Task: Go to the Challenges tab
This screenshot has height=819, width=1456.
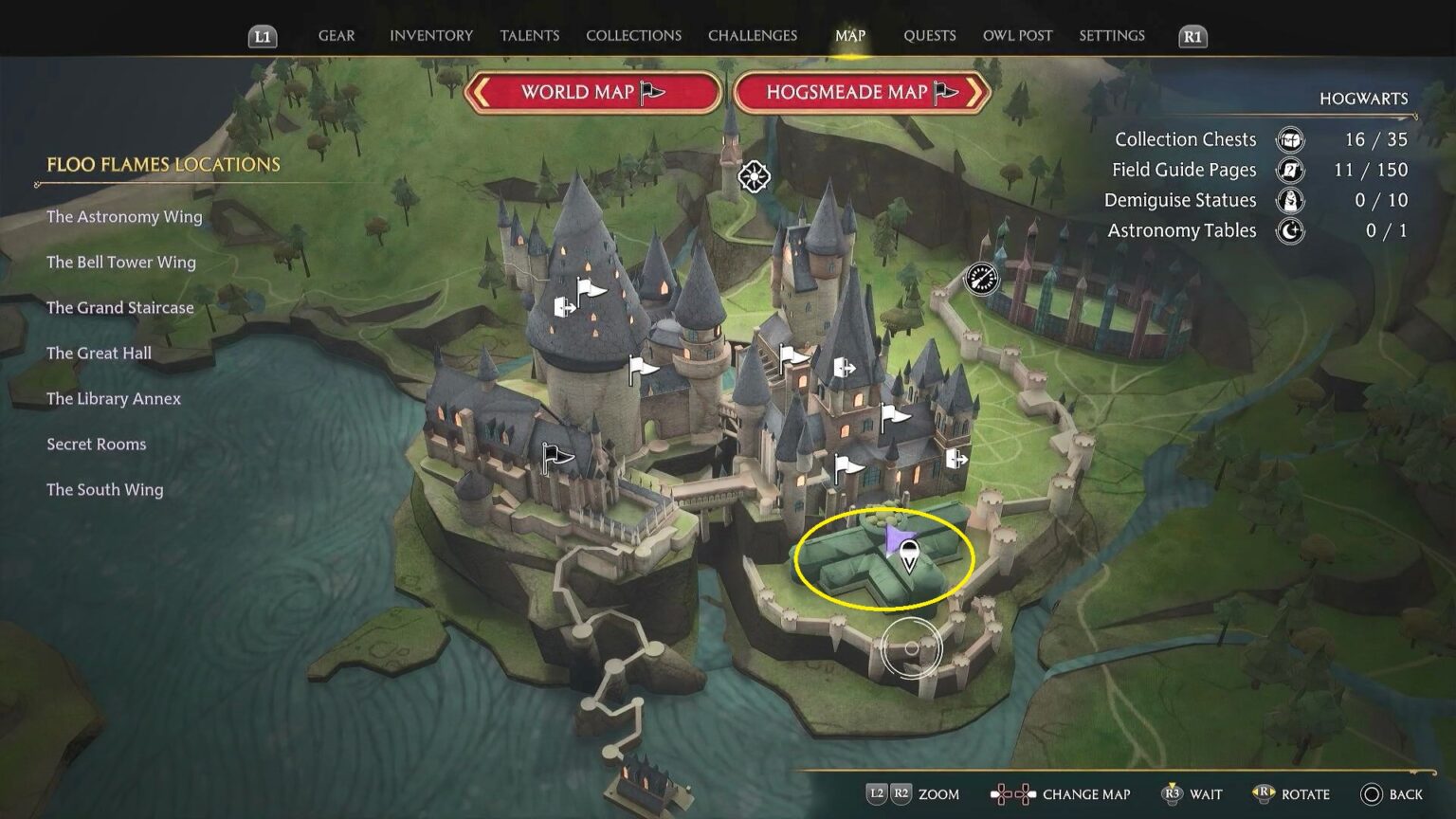Action: click(752, 36)
